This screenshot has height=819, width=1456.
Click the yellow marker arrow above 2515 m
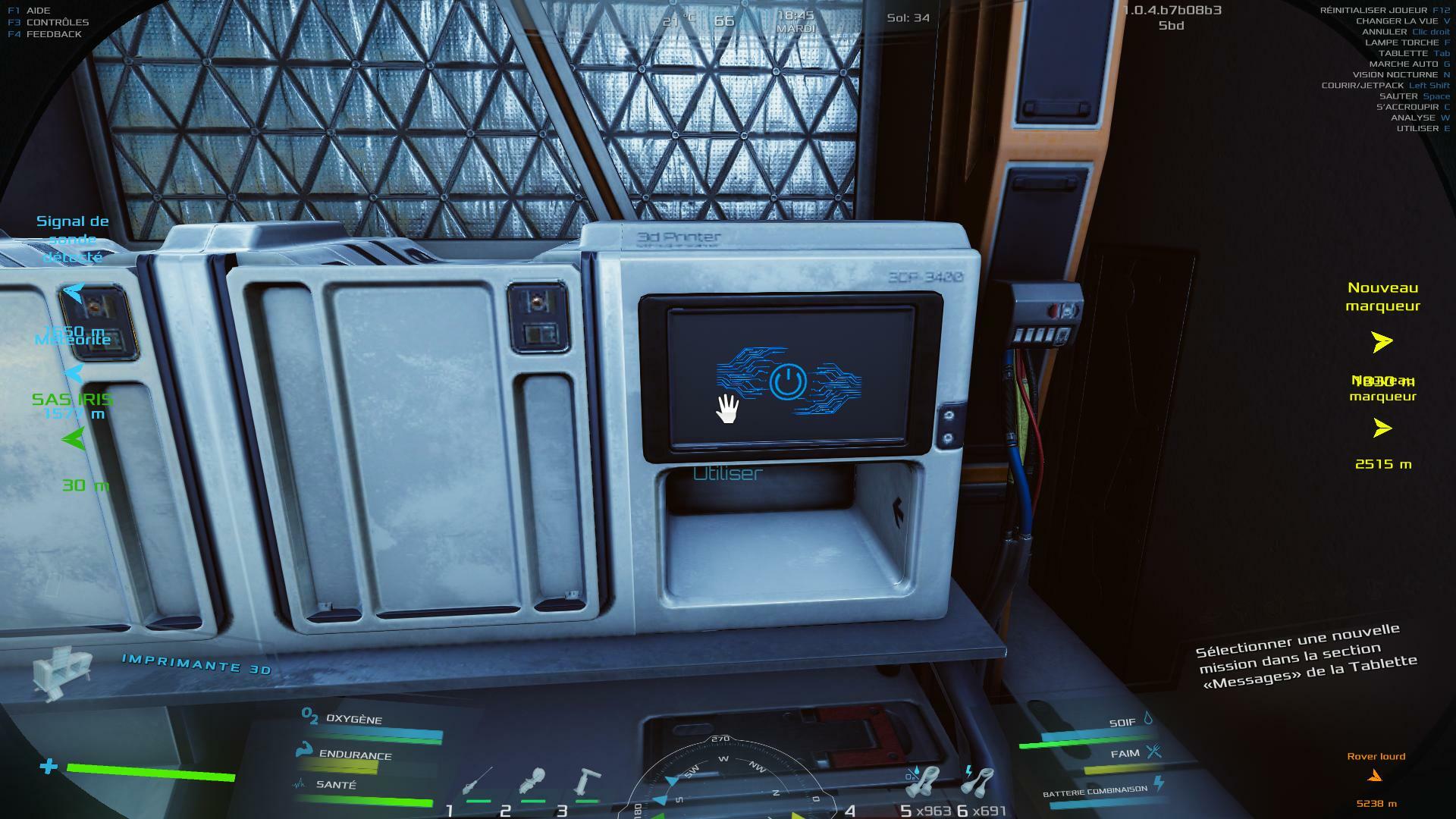(1382, 429)
